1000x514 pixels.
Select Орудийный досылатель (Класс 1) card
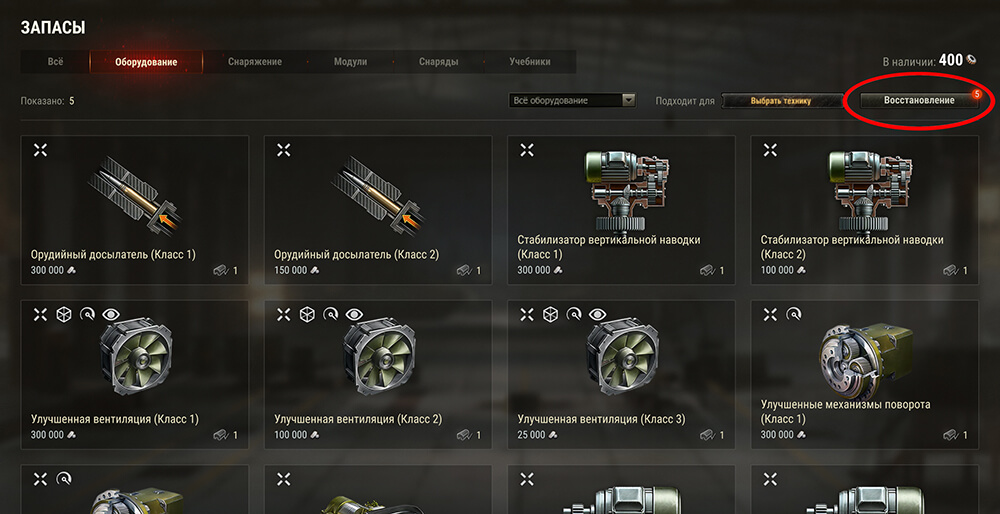(134, 210)
